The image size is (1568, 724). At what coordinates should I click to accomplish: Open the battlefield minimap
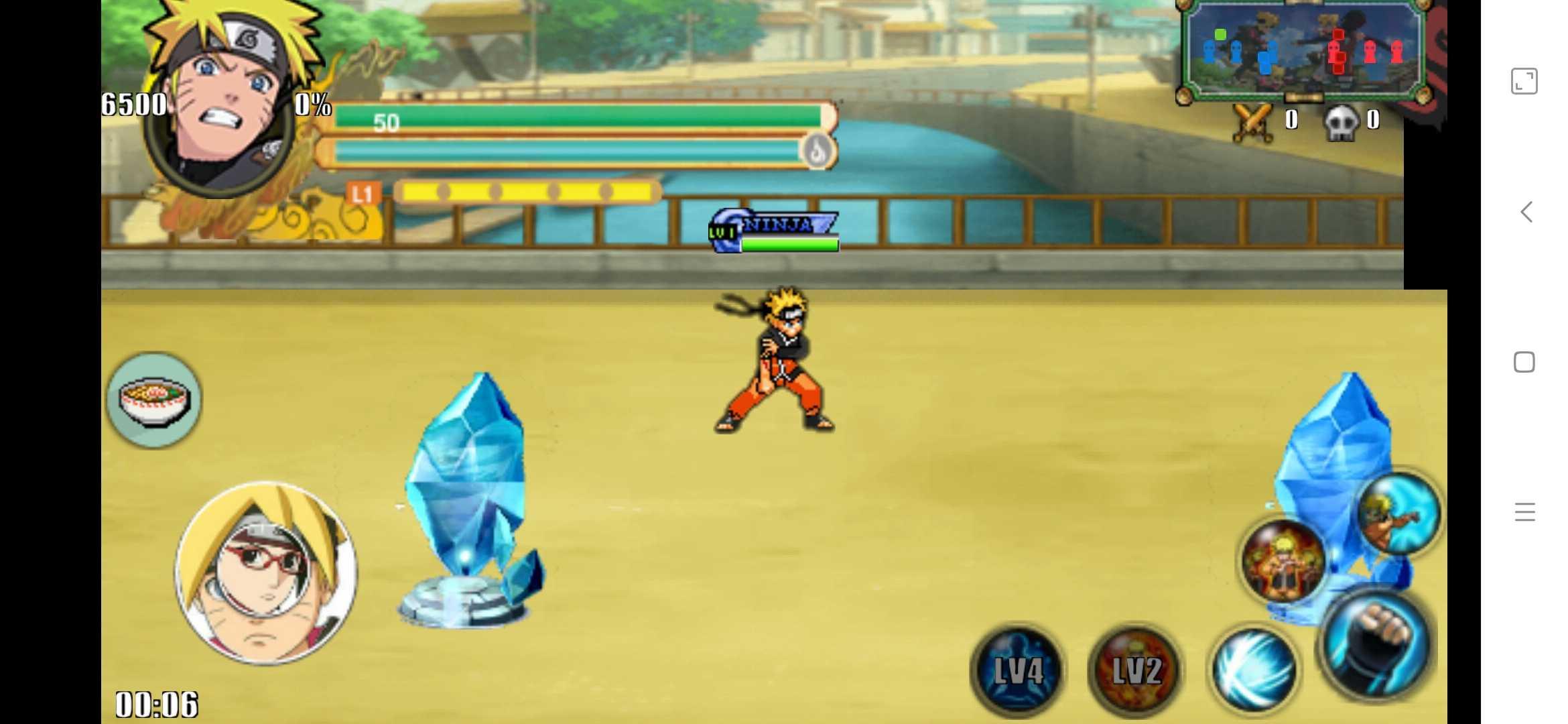(1303, 52)
